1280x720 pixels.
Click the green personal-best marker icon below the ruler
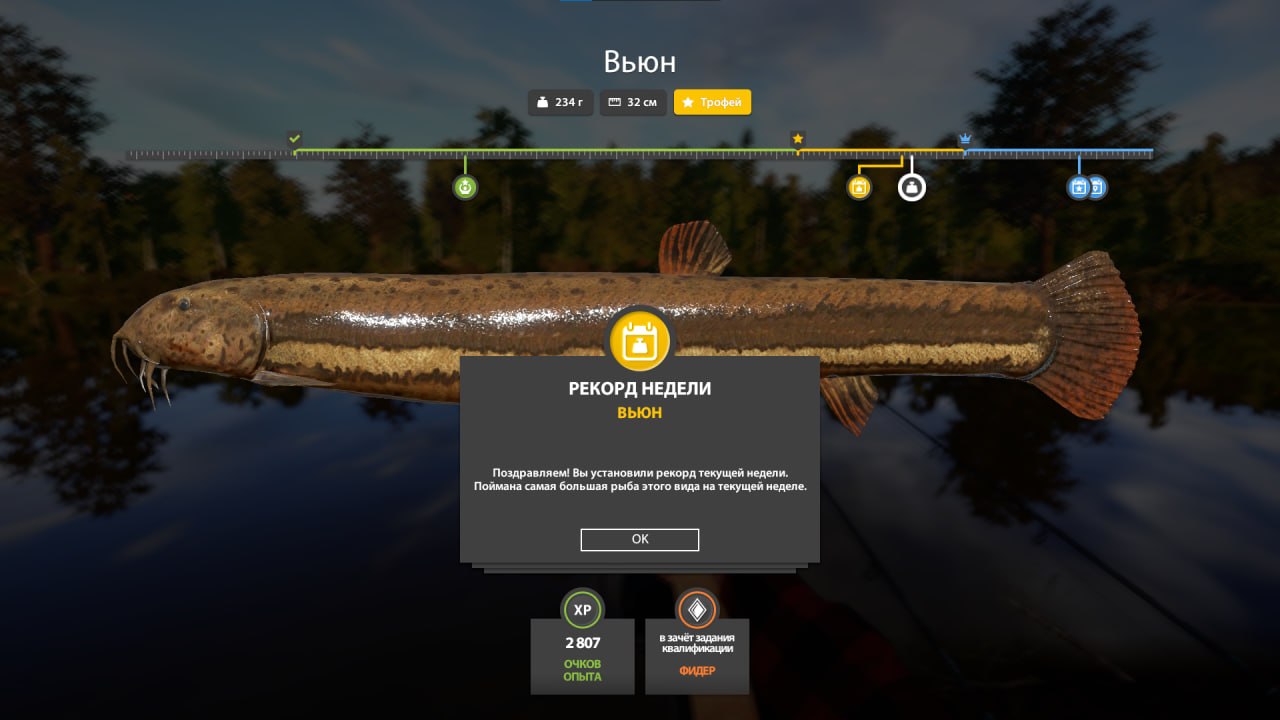[x=464, y=186]
